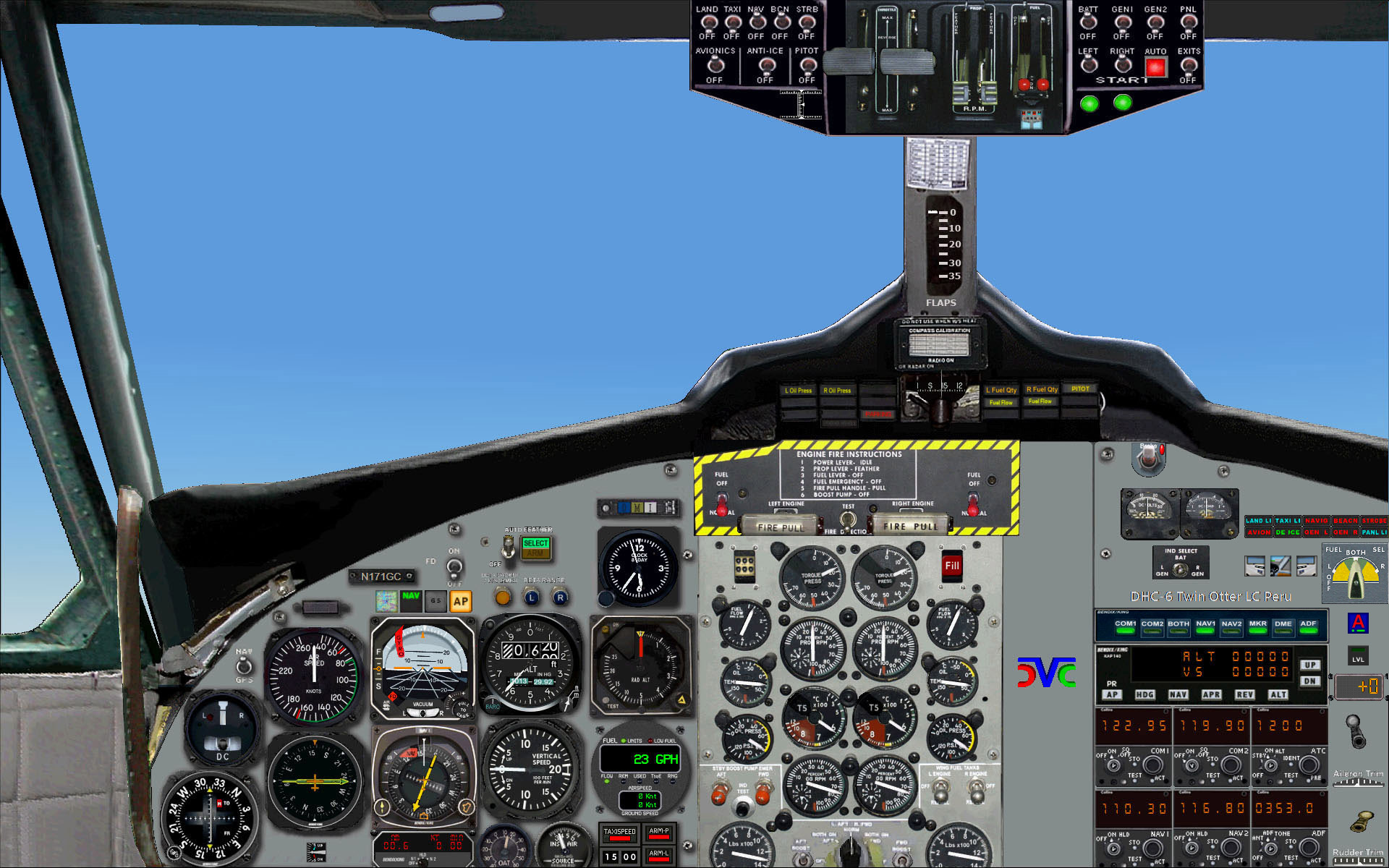Toggle the LAND lights switch overhead
Image resolution: width=1389 pixels, height=868 pixels.
point(708,22)
